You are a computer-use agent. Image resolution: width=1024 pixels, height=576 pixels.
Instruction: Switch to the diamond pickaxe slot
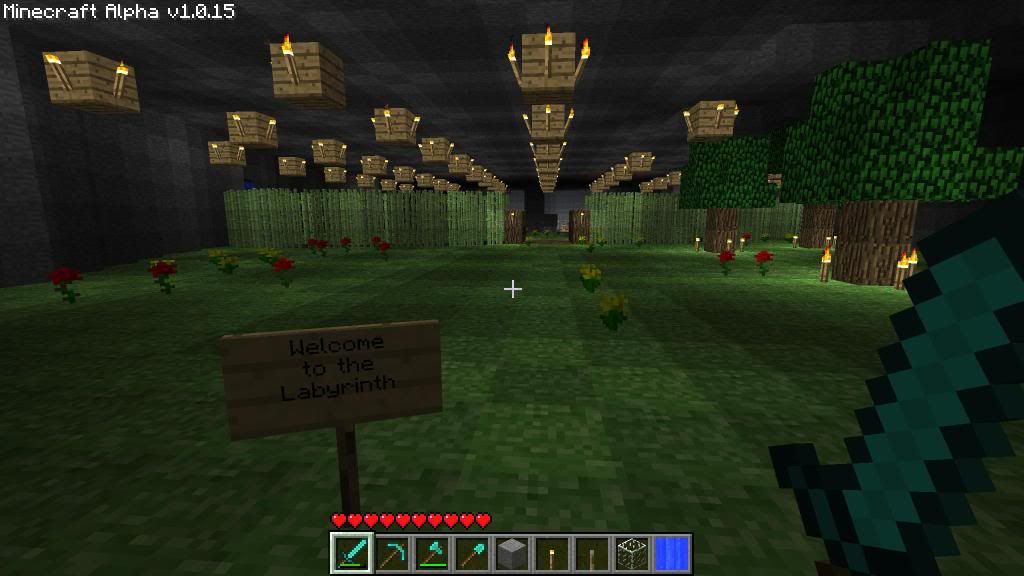click(391, 552)
